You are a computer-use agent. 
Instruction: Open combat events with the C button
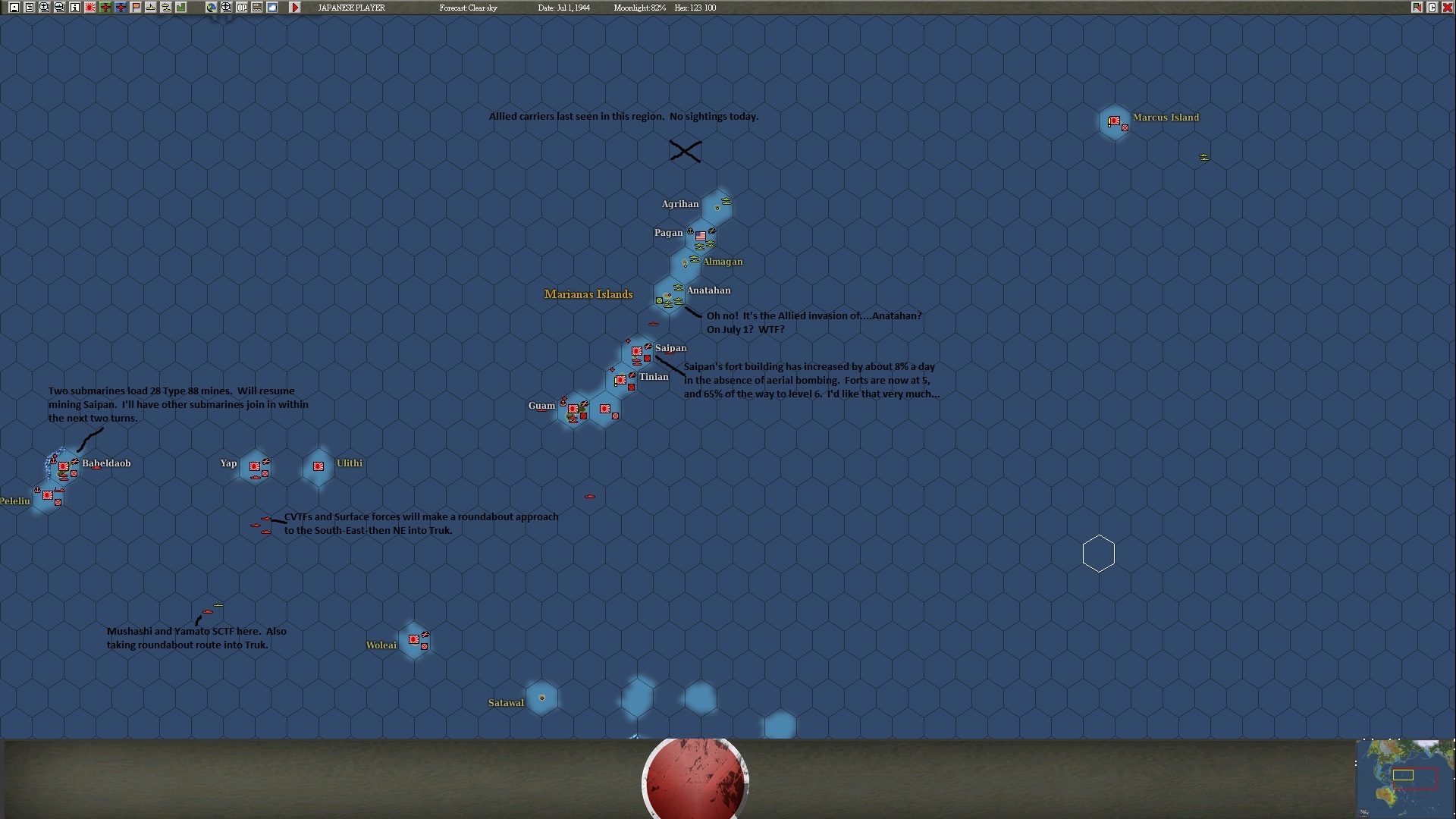point(1432,8)
